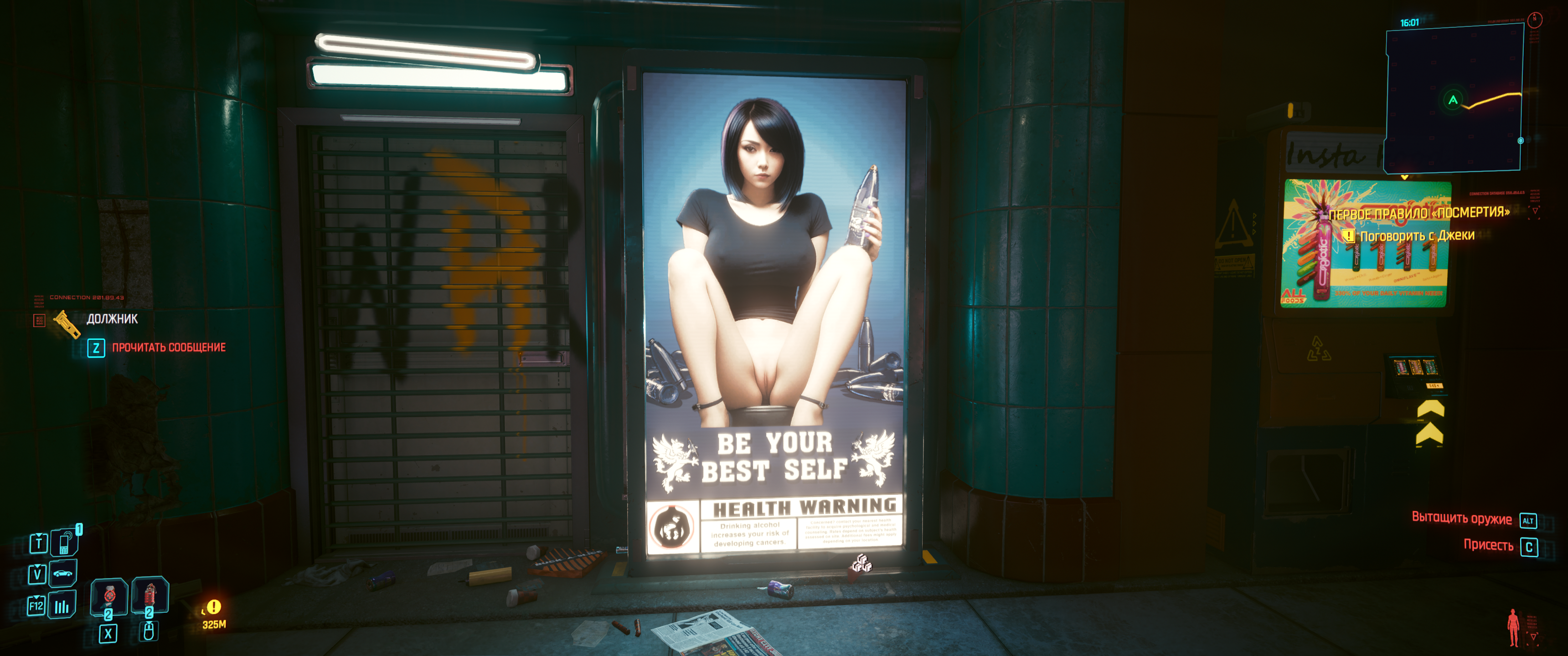Select the health inhaler quick slot
The image size is (1568, 656).
point(109,596)
